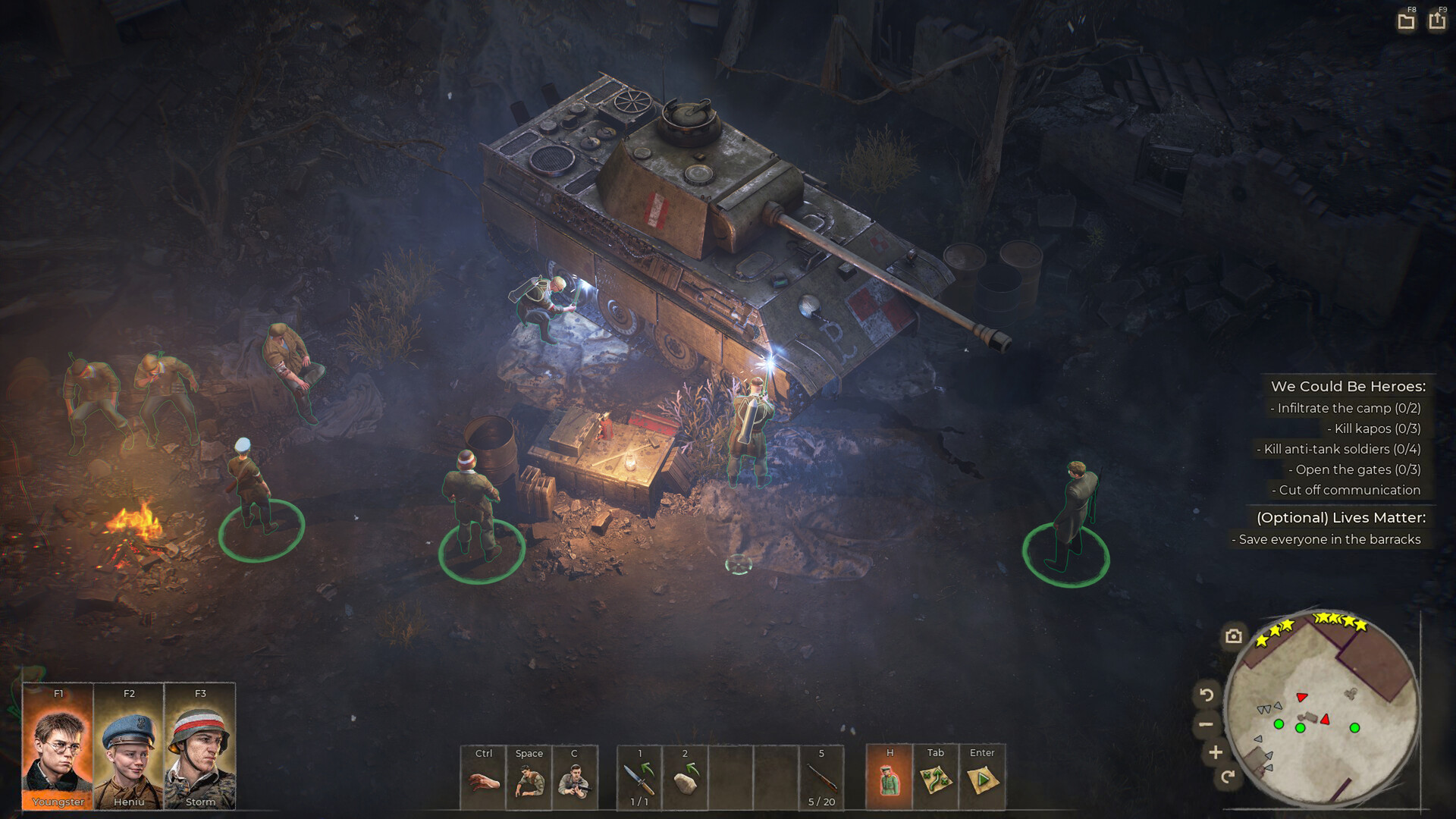Toggle the crouch stance icon
This screenshot has width=1456, height=819.
529,779
